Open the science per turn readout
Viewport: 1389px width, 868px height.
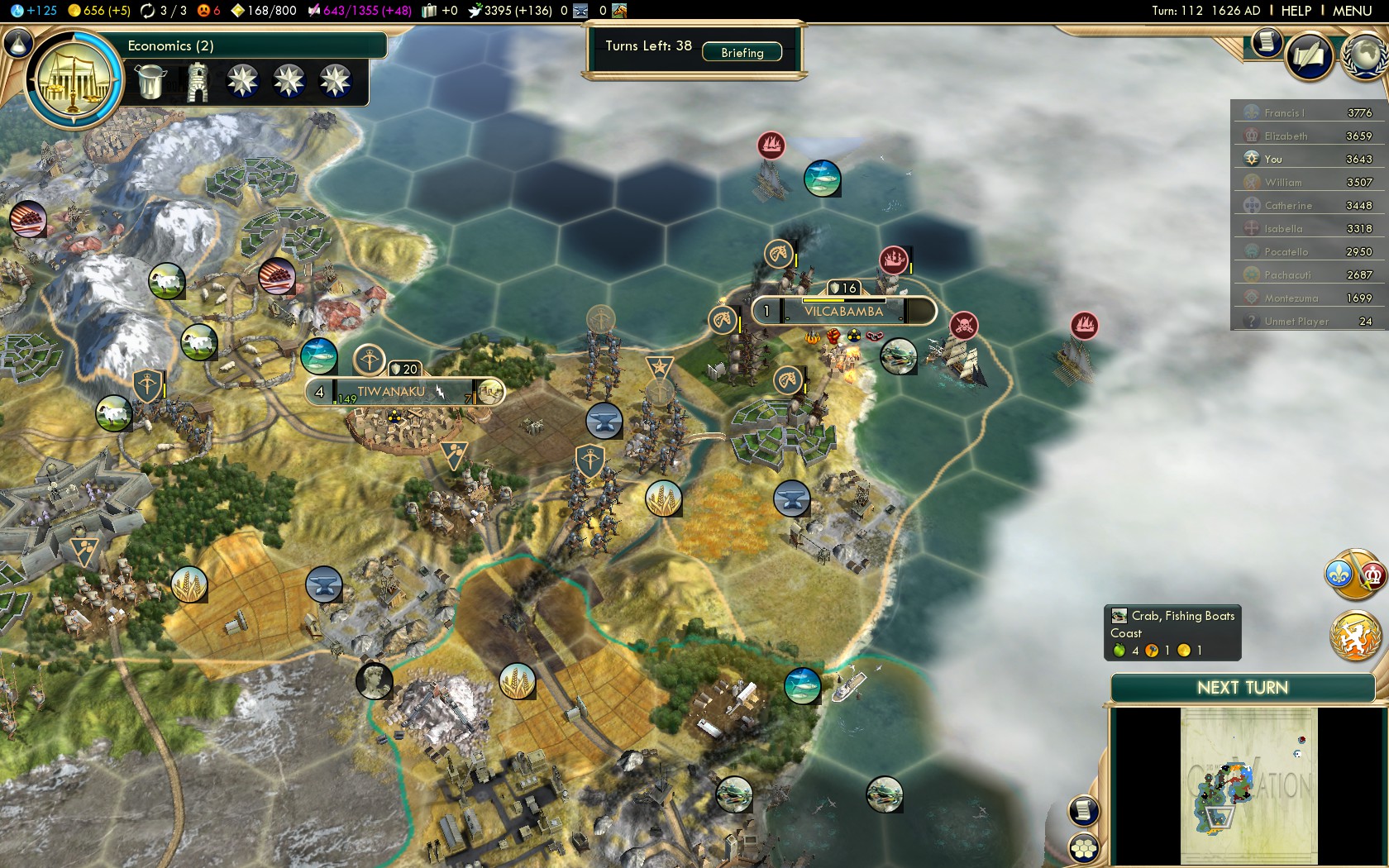click(34, 11)
